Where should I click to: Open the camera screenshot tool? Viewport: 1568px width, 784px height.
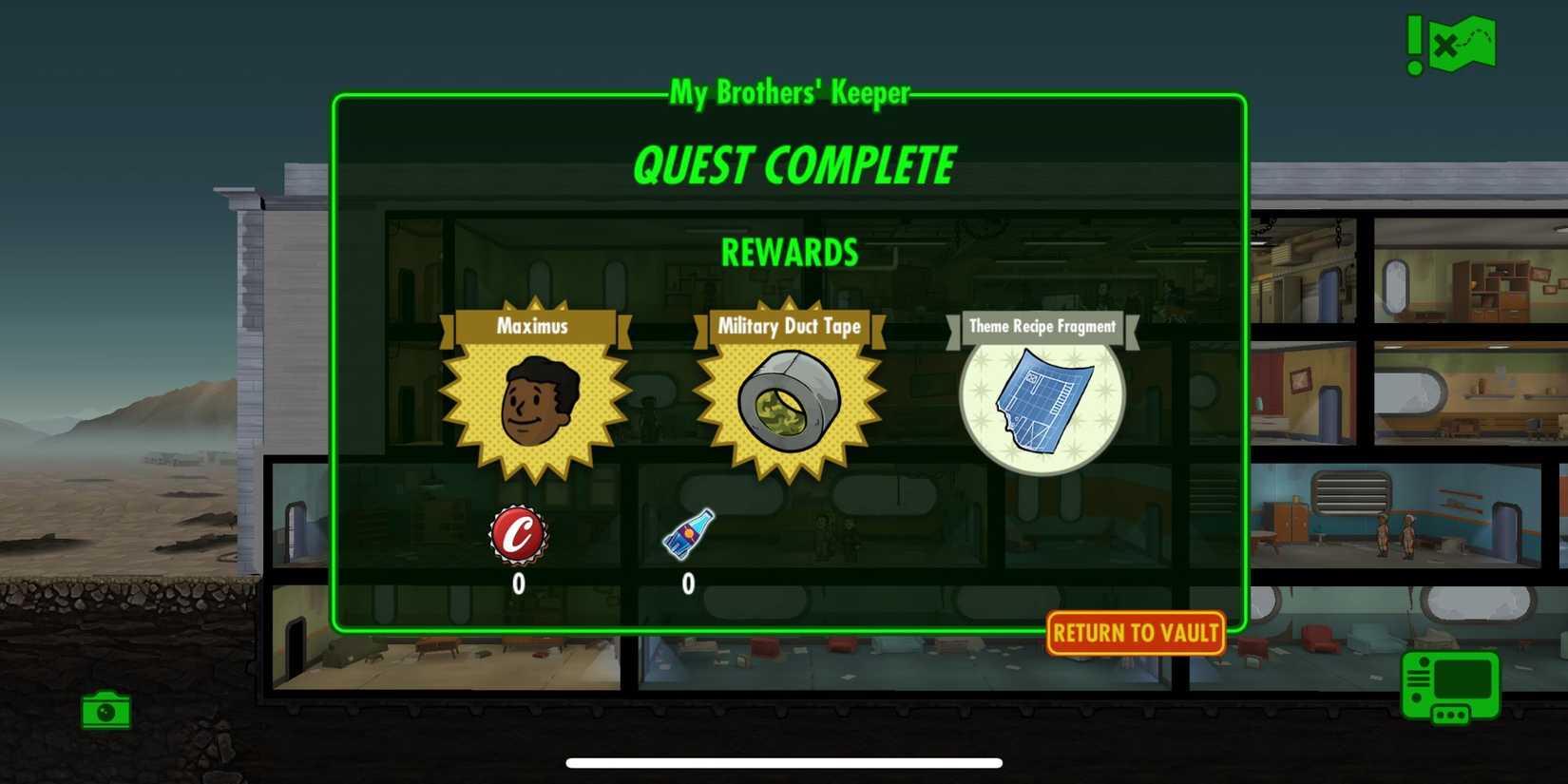click(x=105, y=711)
